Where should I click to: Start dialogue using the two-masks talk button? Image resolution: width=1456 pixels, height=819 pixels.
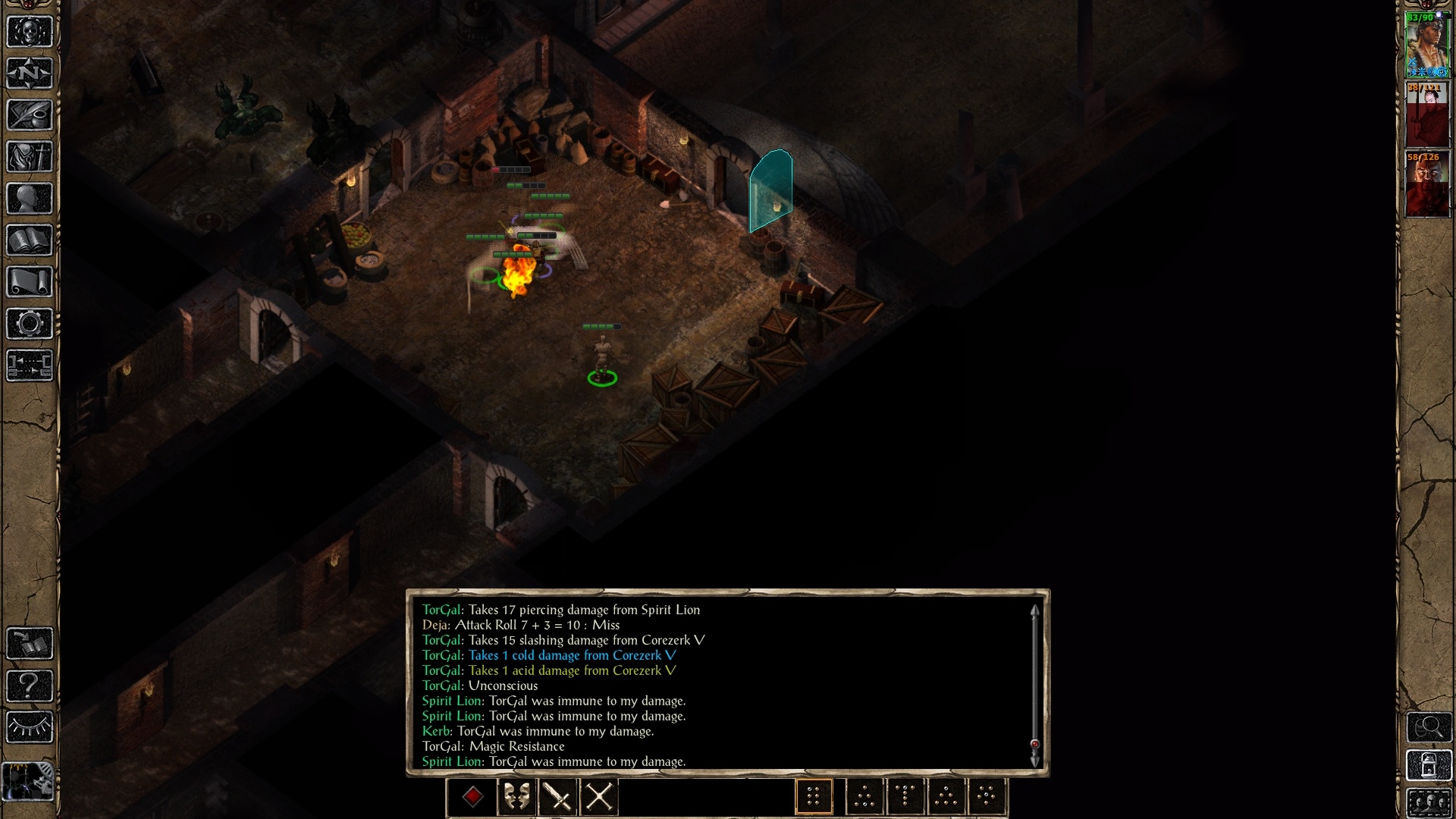[x=516, y=797]
